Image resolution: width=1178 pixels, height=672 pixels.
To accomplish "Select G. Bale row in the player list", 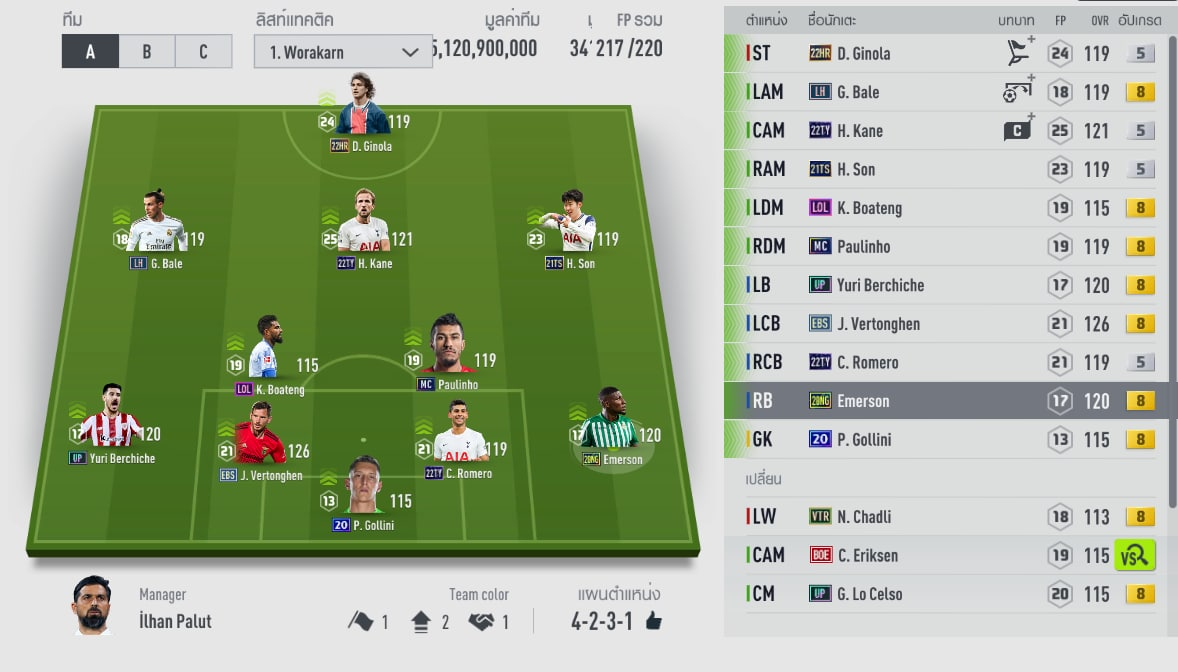I will coord(940,92).
